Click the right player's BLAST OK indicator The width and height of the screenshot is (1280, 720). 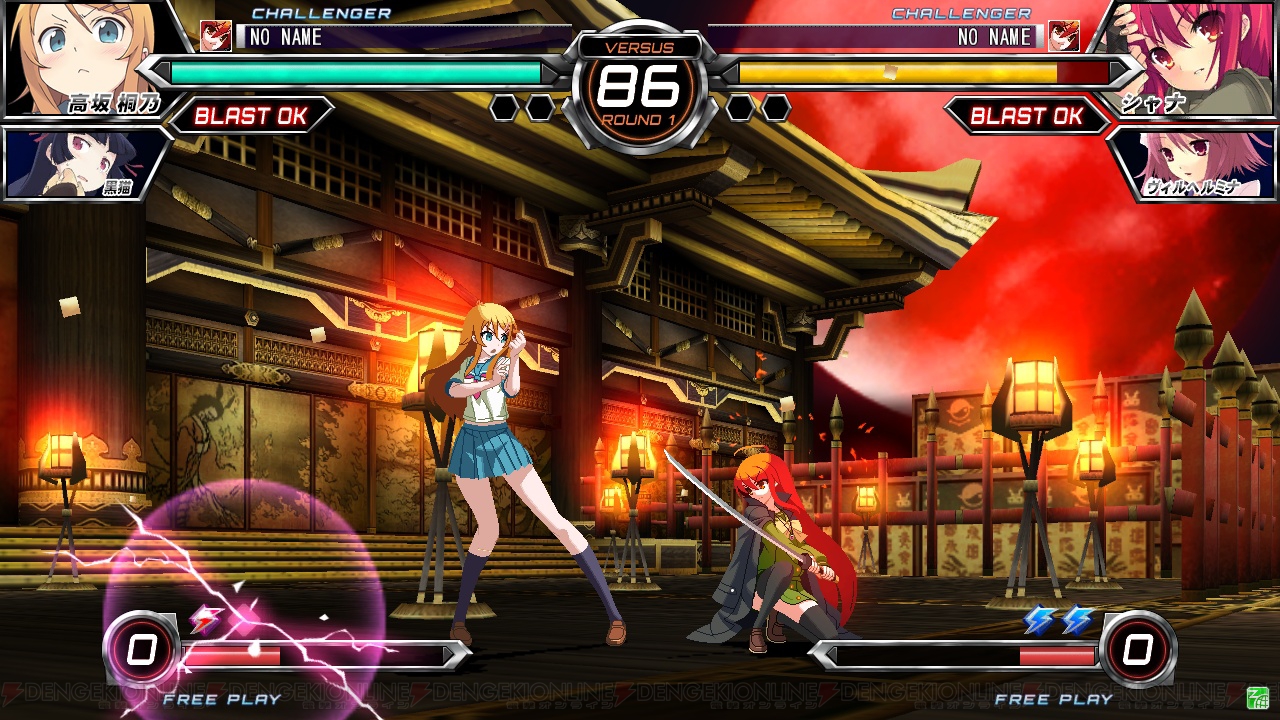[1027, 116]
